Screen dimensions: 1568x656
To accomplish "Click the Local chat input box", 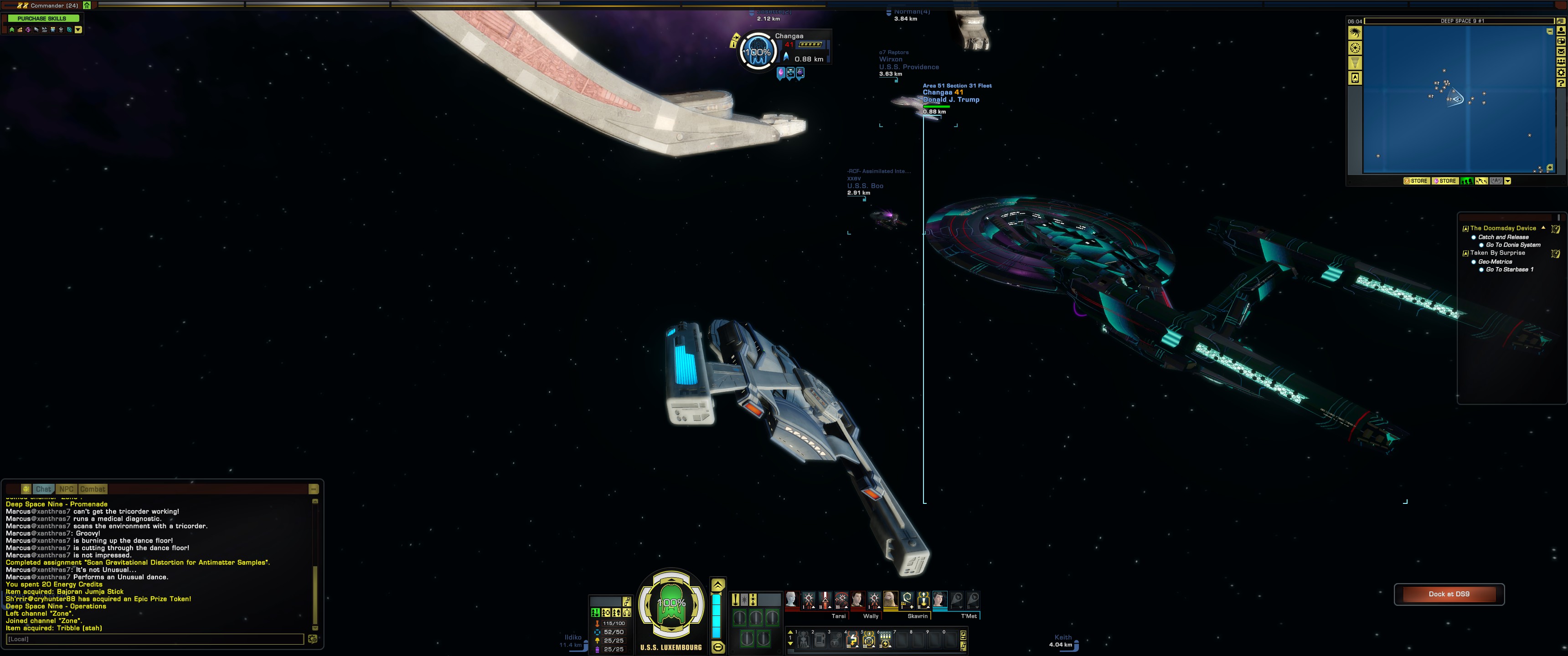I will pyautogui.click(x=155, y=639).
